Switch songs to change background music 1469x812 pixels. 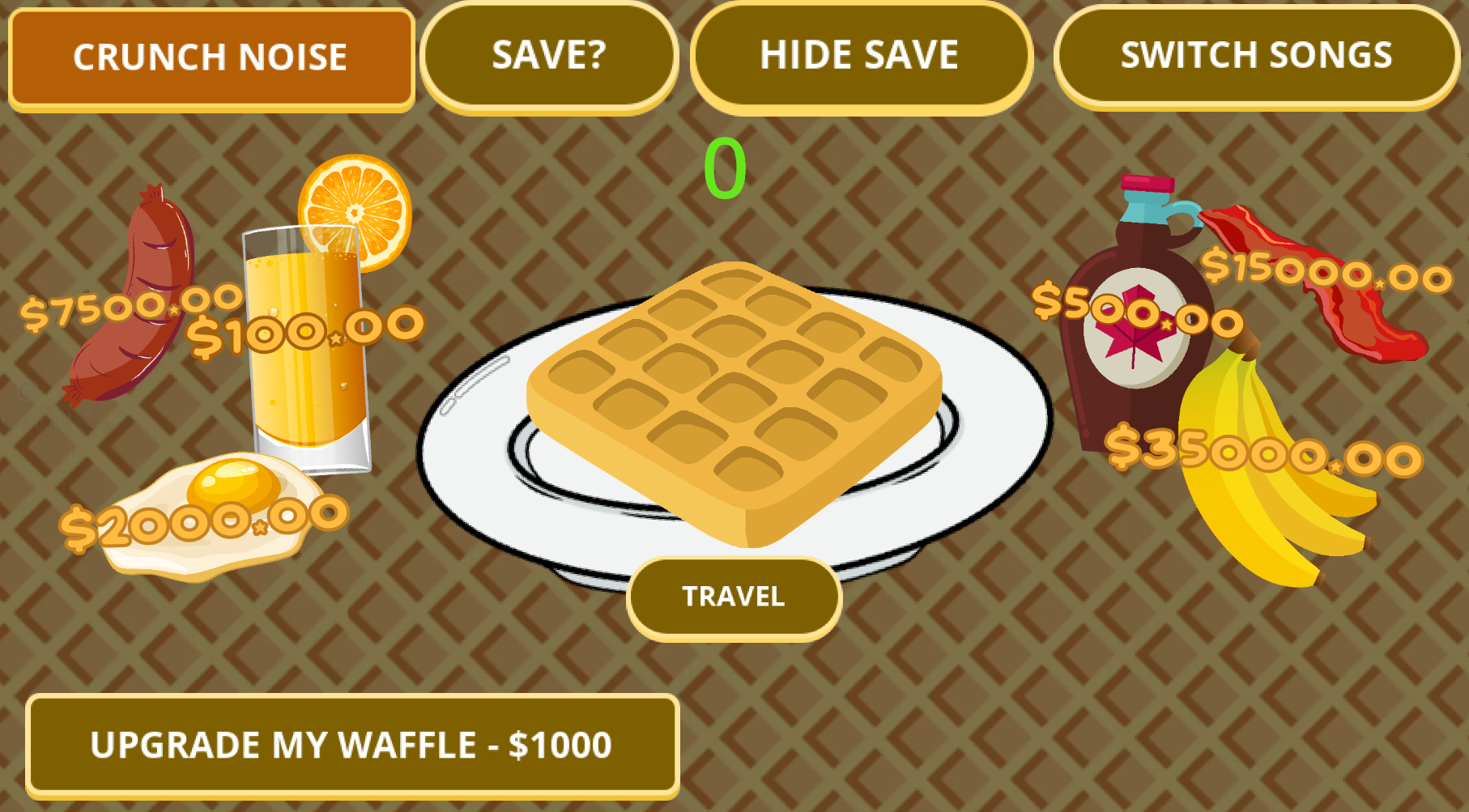[x=1255, y=55]
